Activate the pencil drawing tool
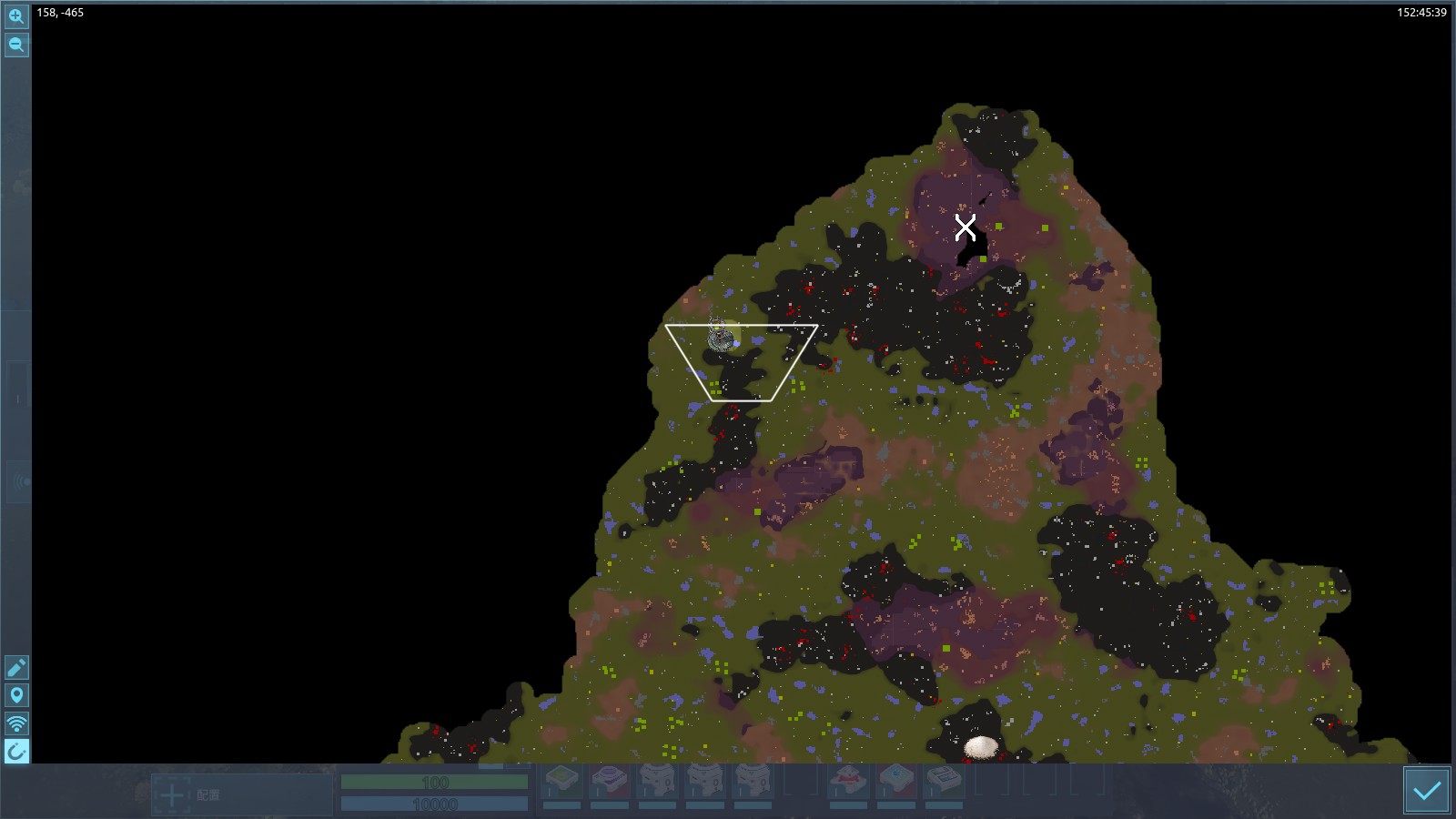 click(16, 668)
